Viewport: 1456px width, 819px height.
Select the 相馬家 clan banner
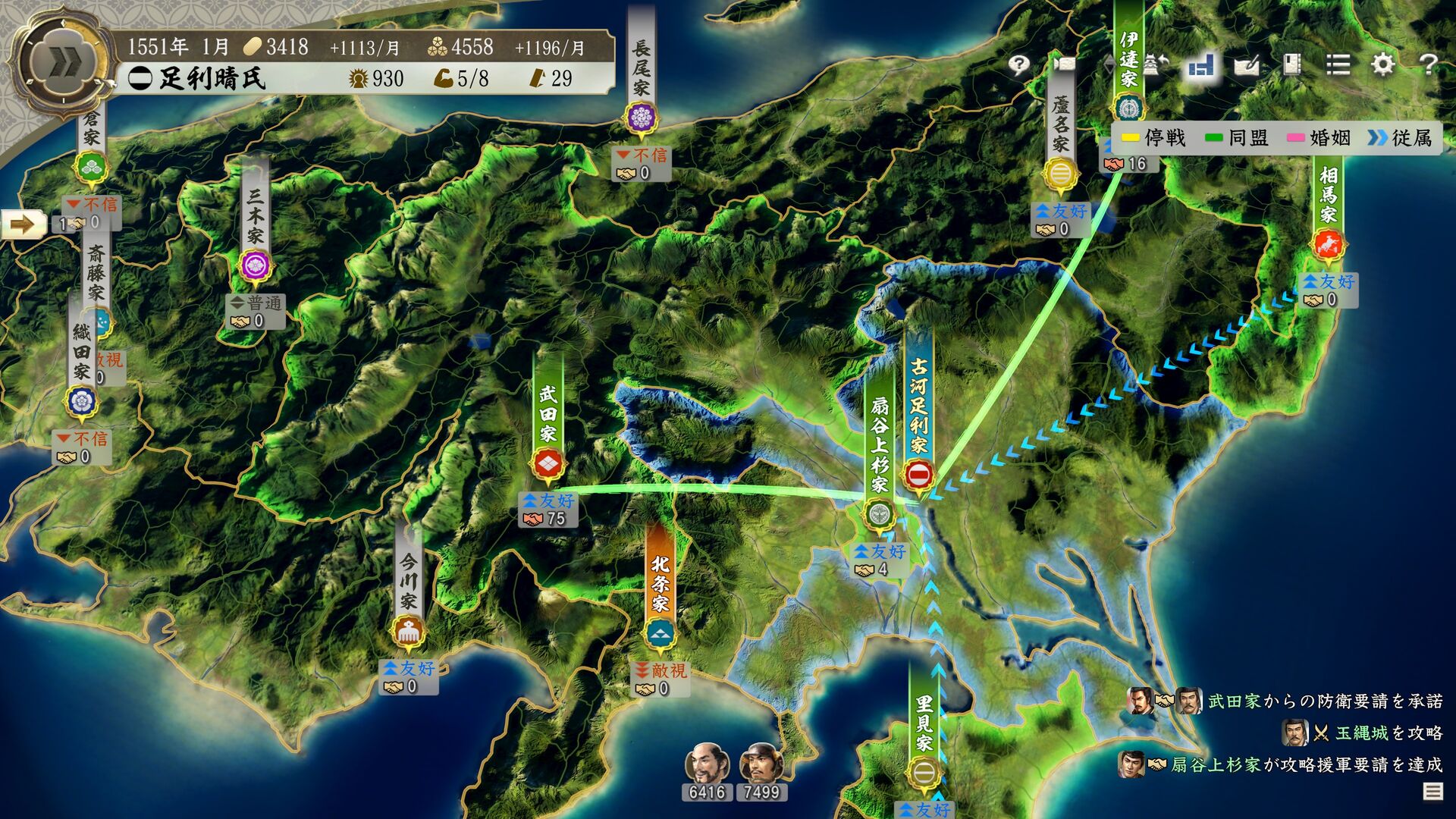[1329, 205]
